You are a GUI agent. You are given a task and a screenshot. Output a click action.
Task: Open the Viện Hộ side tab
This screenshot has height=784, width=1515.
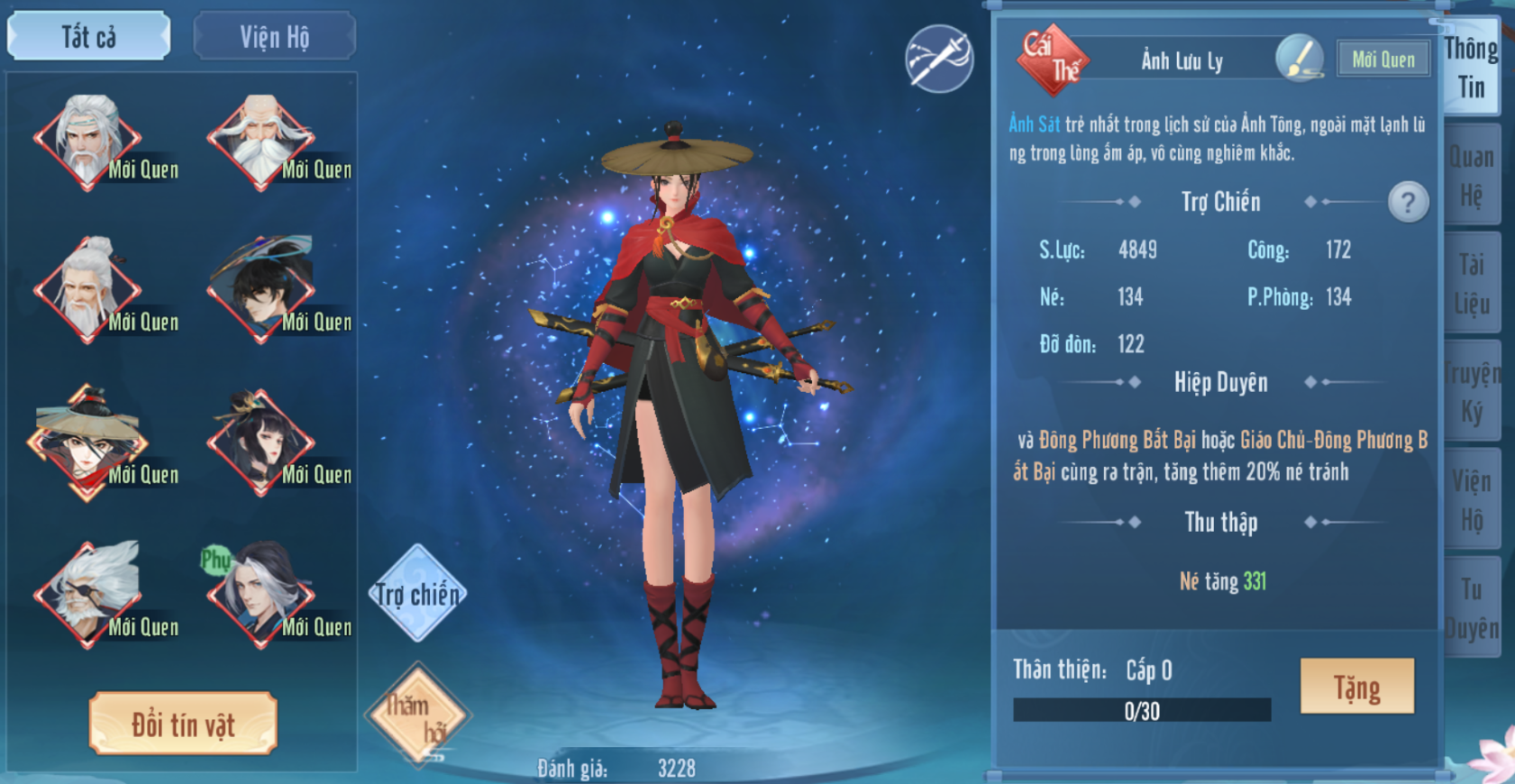coord(1471,500)
